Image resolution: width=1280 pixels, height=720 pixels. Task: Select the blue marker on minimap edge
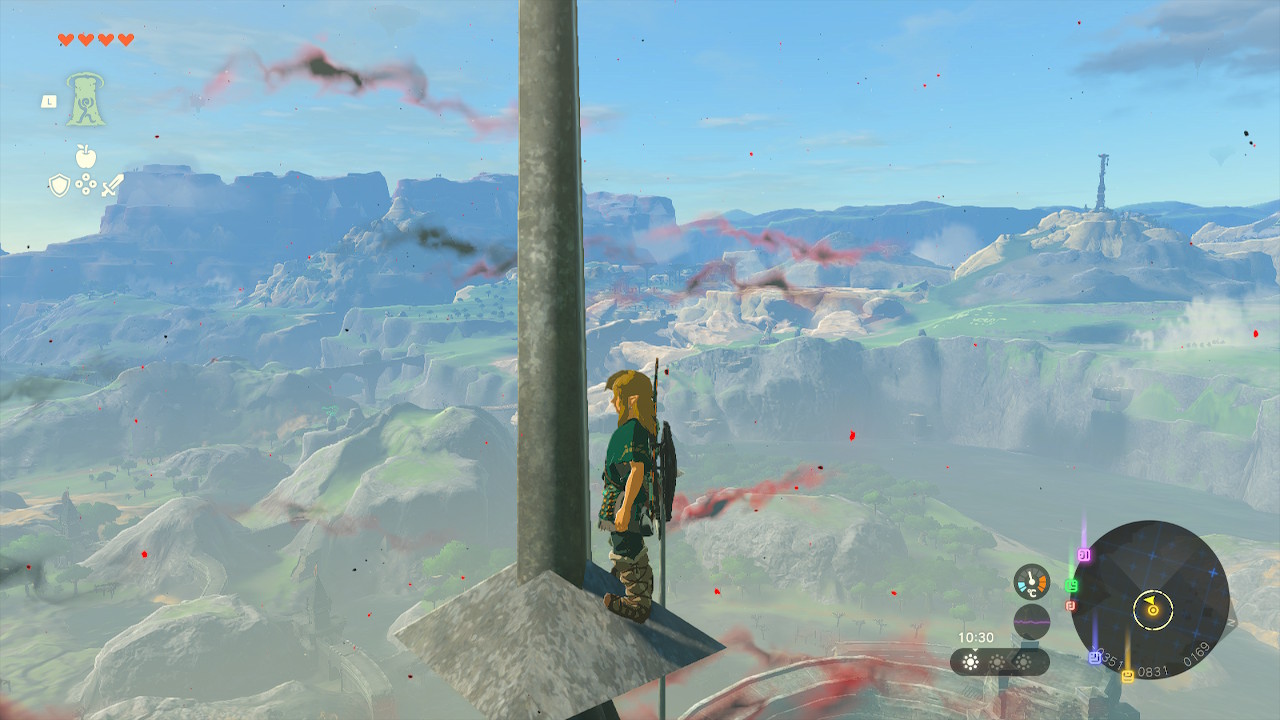[x=1095, y=657]
